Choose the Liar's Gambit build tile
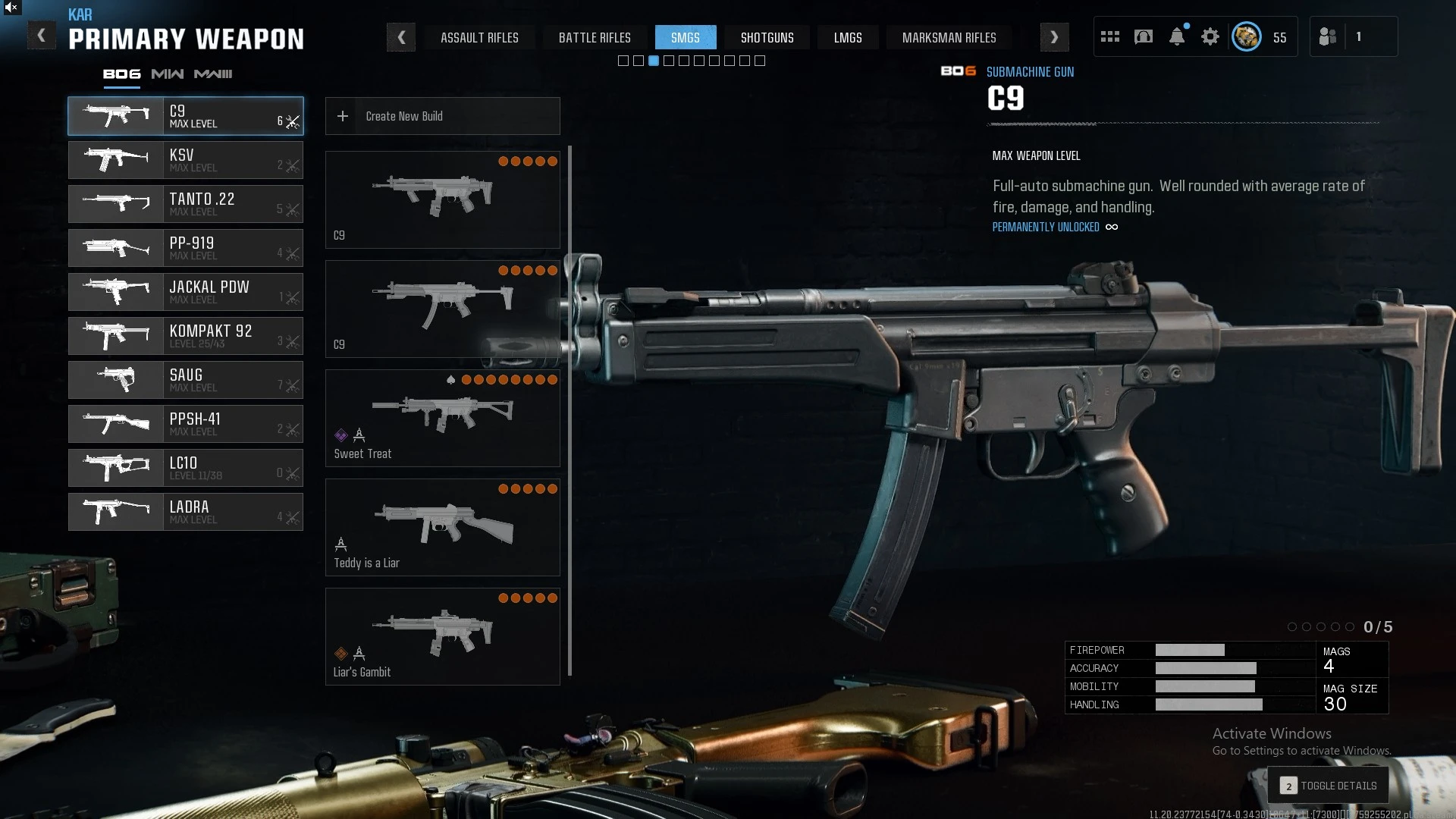This screenshot has width=1456, height=819. [442, 636]
